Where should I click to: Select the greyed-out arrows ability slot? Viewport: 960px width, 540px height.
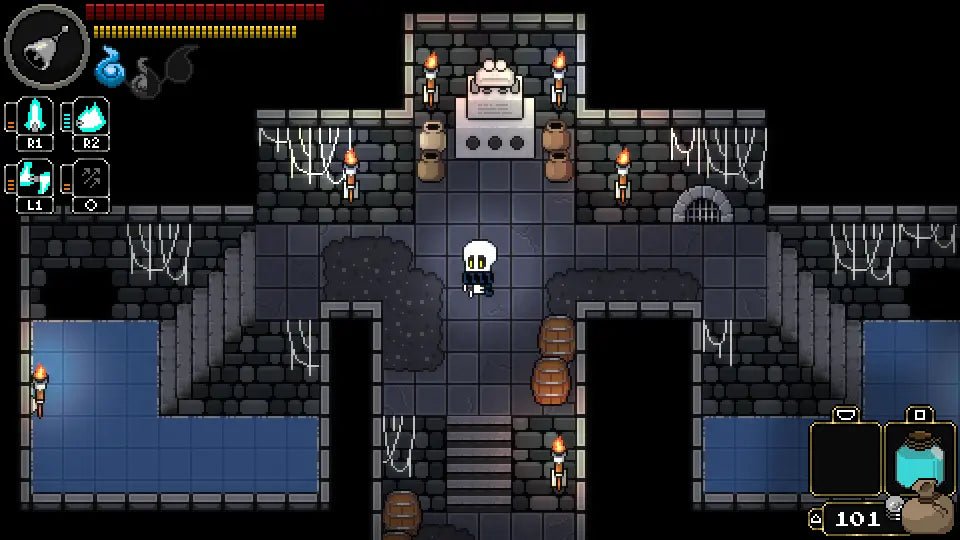91,178
